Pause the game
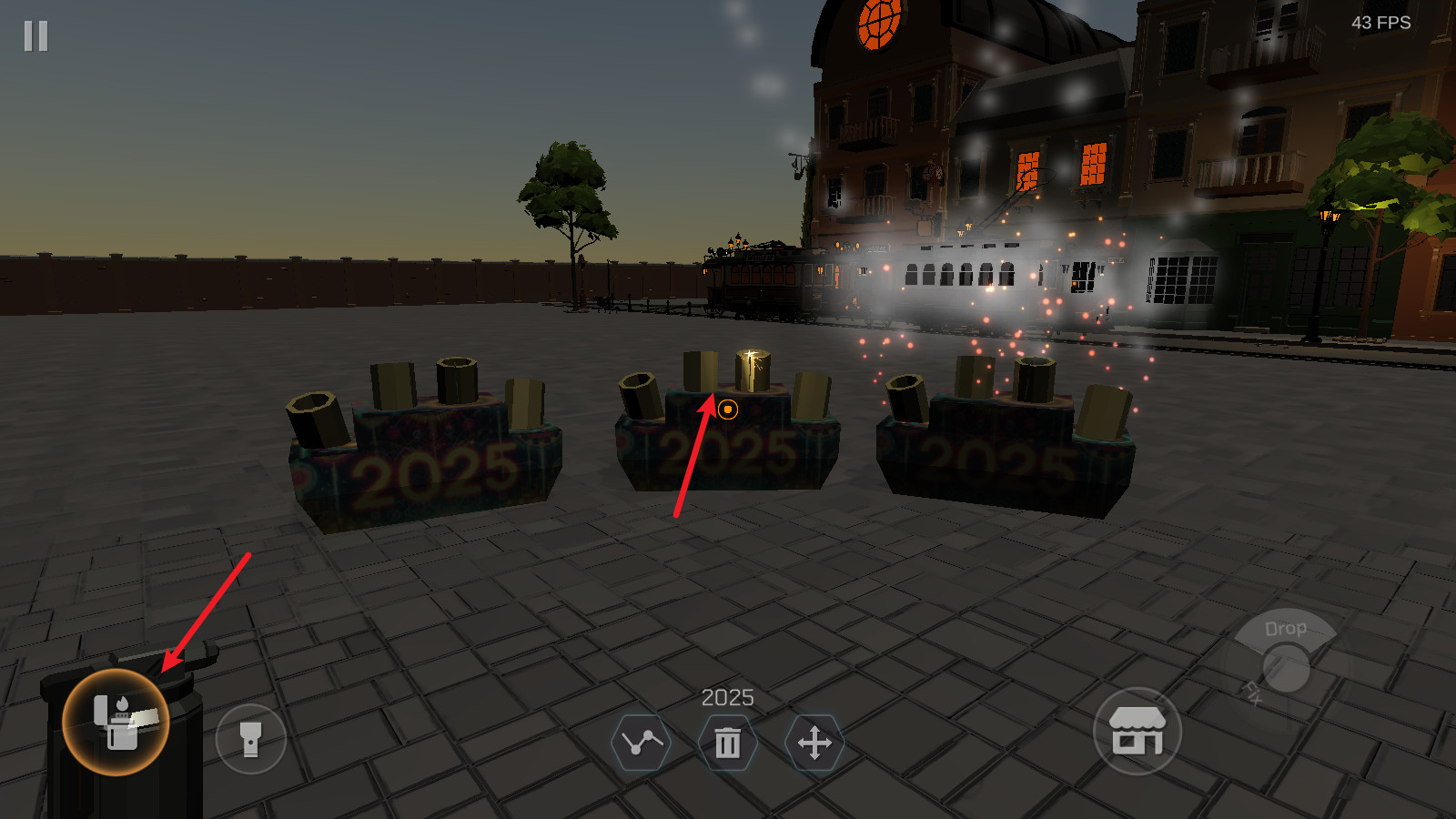The height and width of the screenshot is (819, 1456). [x=36, y=36]
